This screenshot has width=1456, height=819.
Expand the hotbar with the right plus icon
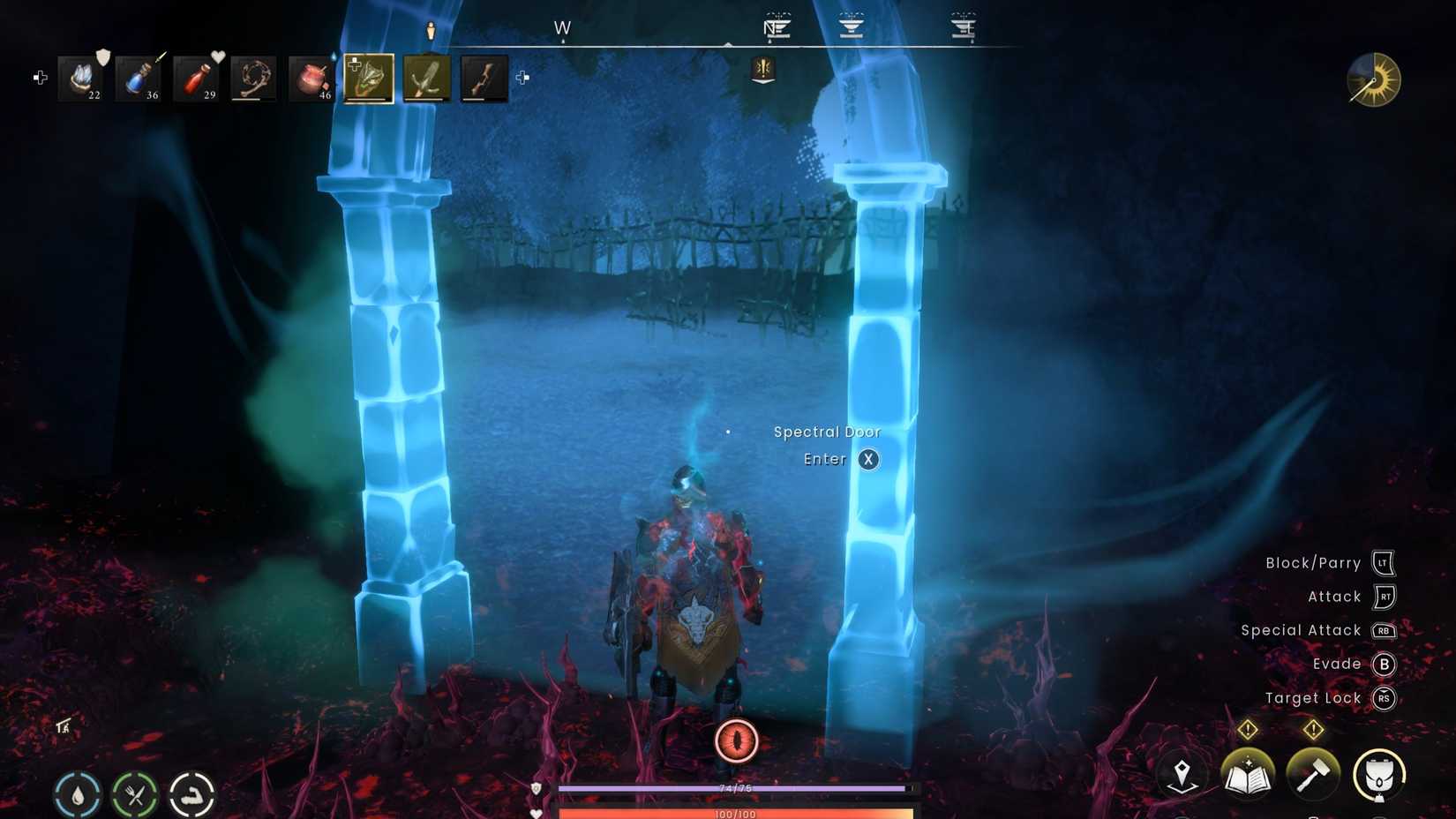[x=524, y=79]
